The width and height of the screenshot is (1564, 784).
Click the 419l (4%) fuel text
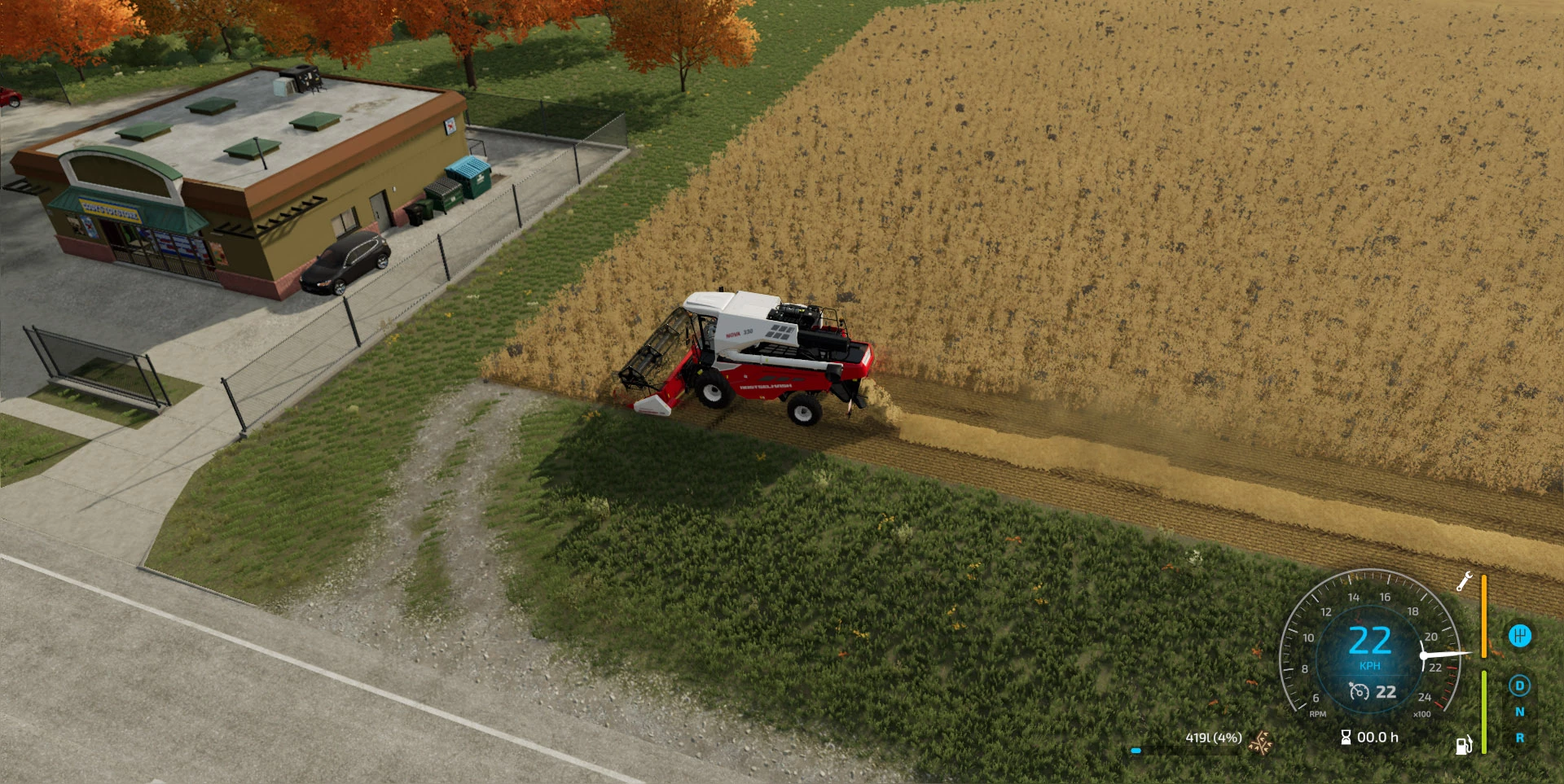pyautogui.click(x=1213, y=737)
